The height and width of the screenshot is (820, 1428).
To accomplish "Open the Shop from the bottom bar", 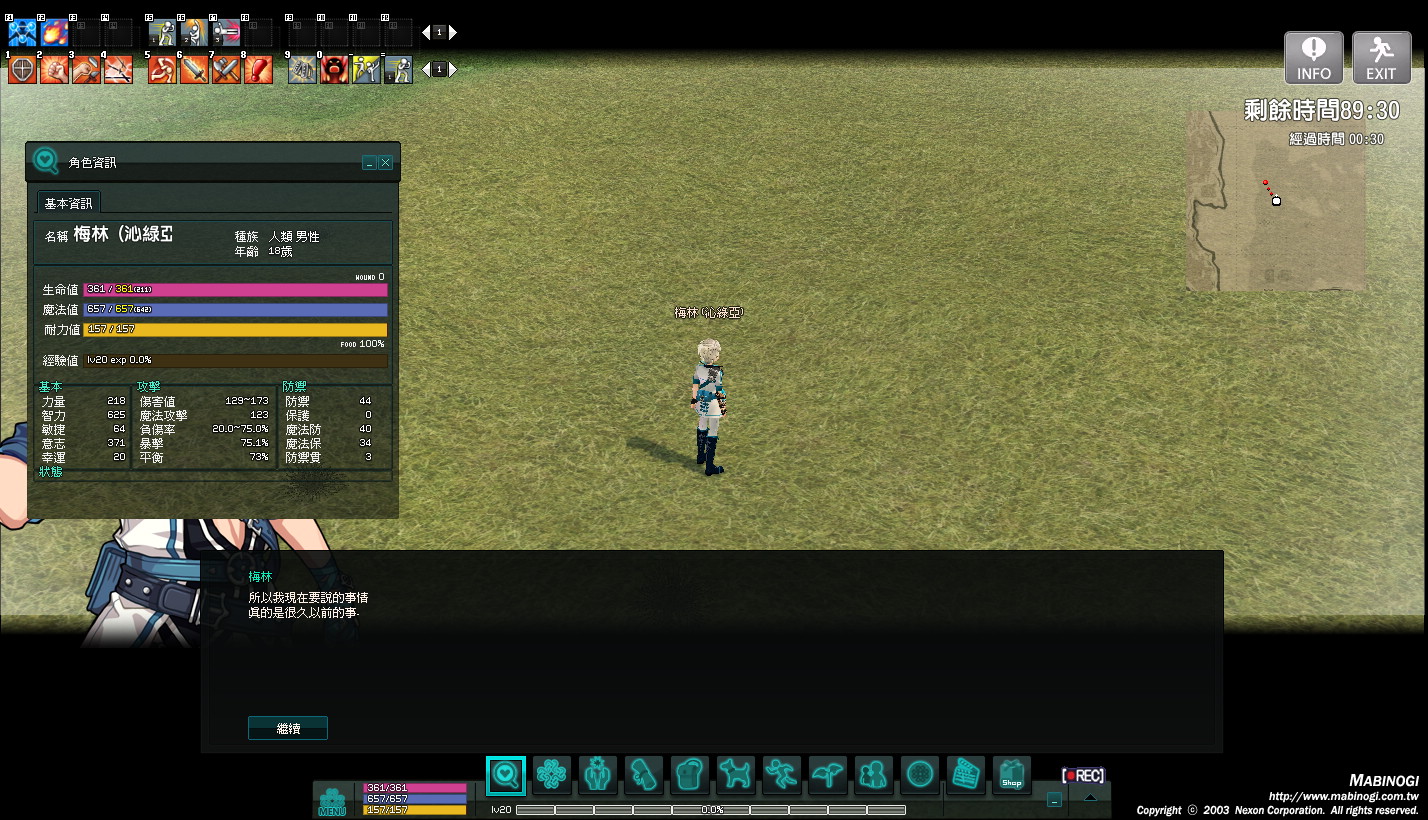I will [x=1012, y=775].
